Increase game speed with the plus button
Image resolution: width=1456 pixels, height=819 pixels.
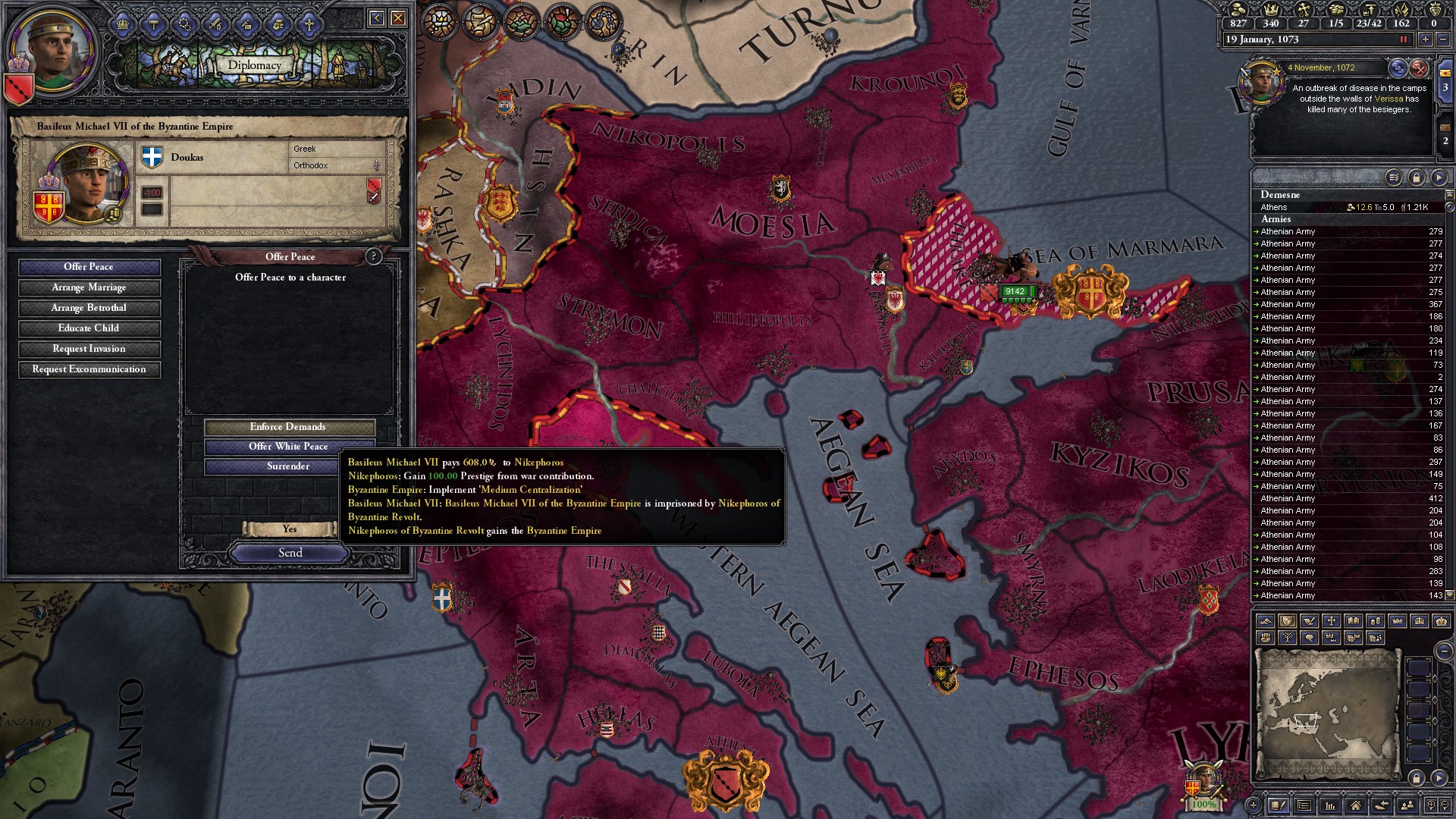click(1425, 39)
